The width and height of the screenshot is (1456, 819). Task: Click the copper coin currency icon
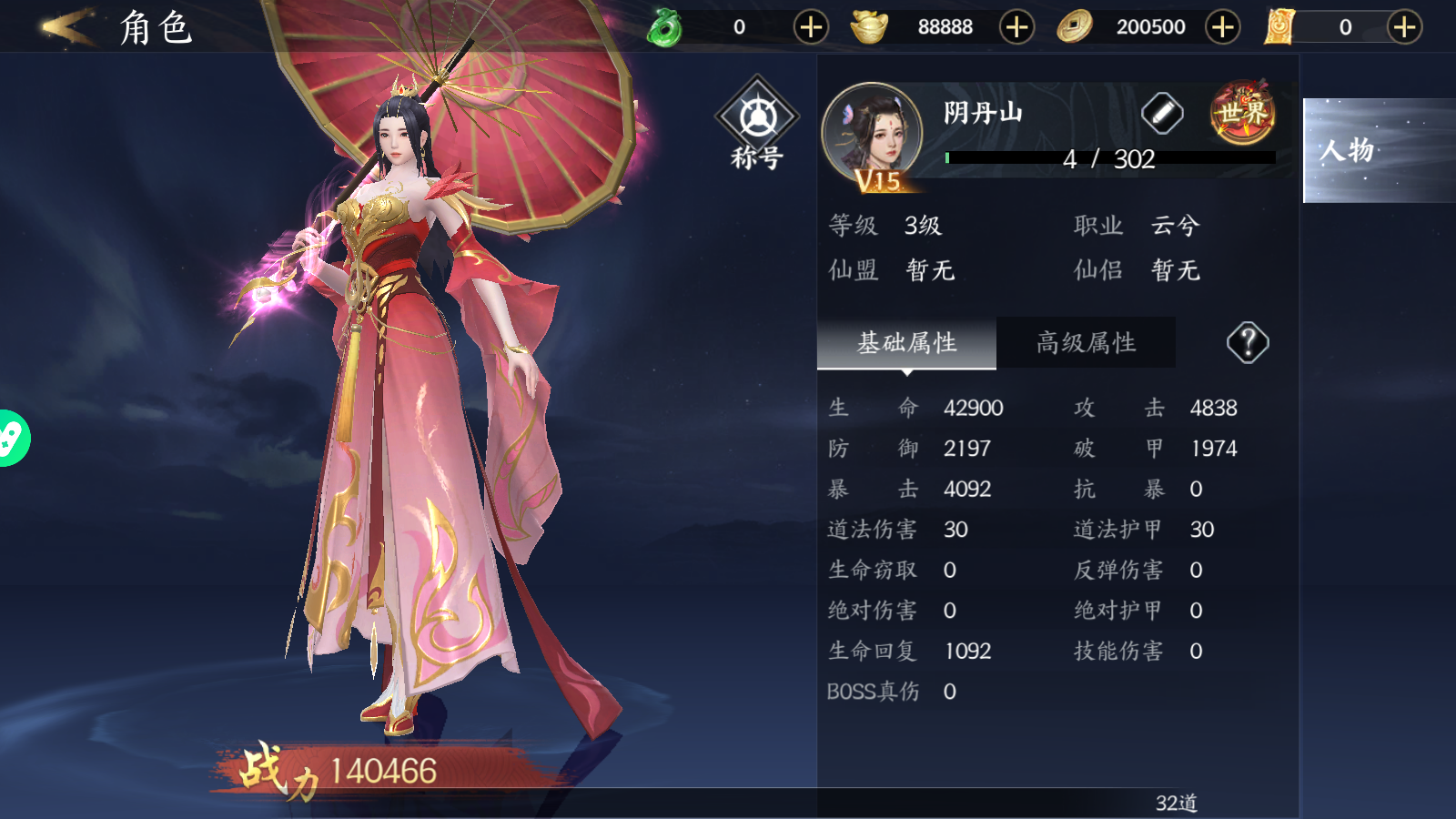click(1075, 27)
